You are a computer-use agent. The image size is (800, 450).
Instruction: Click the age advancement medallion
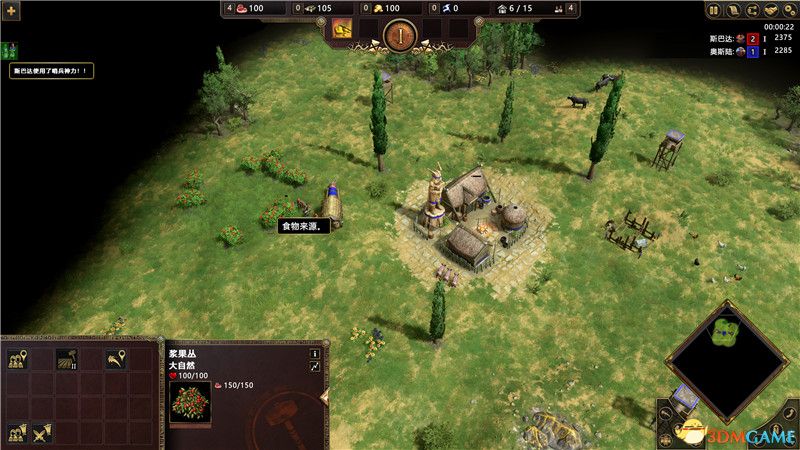399,35
